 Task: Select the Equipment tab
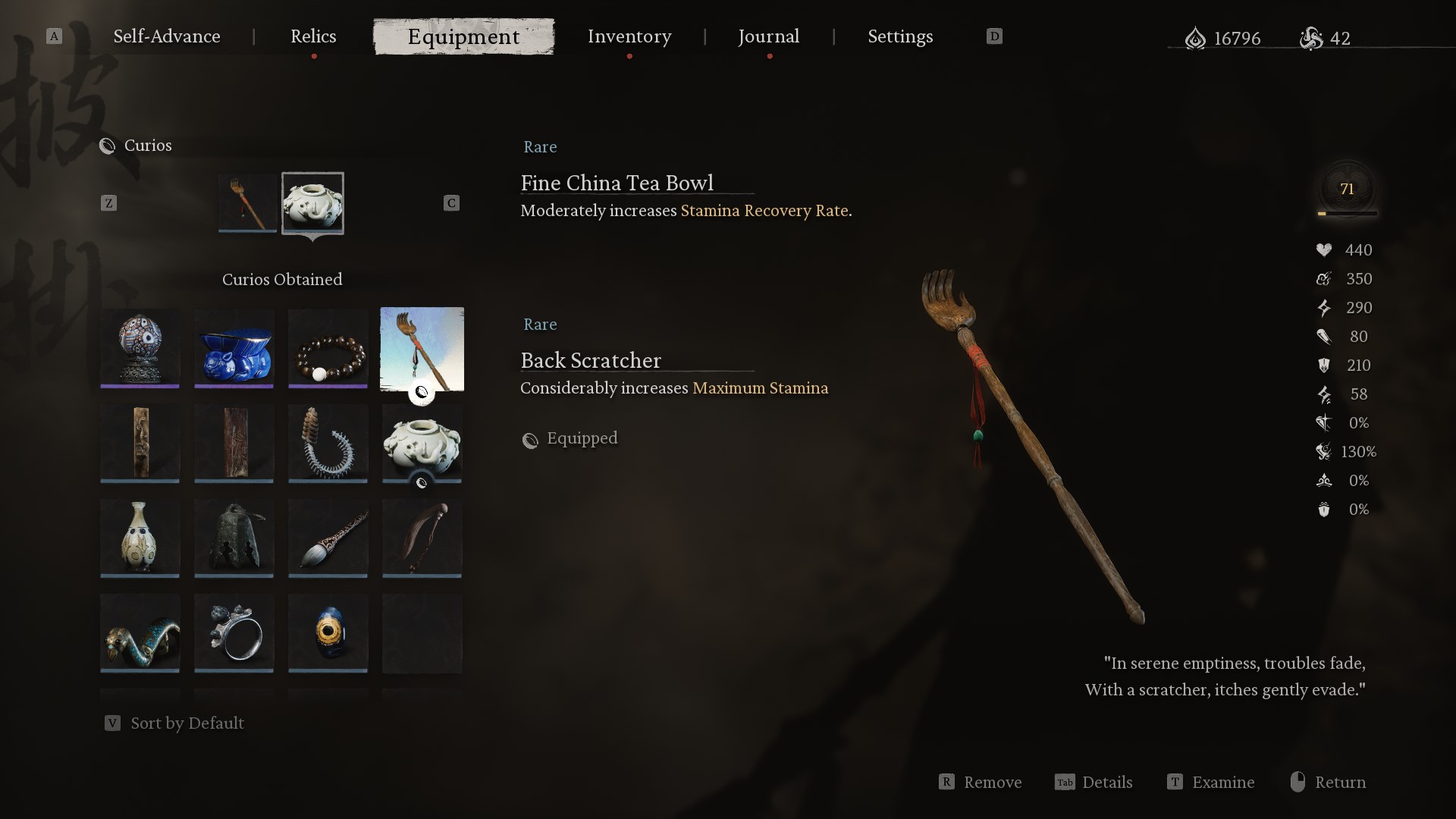(463, 36)
